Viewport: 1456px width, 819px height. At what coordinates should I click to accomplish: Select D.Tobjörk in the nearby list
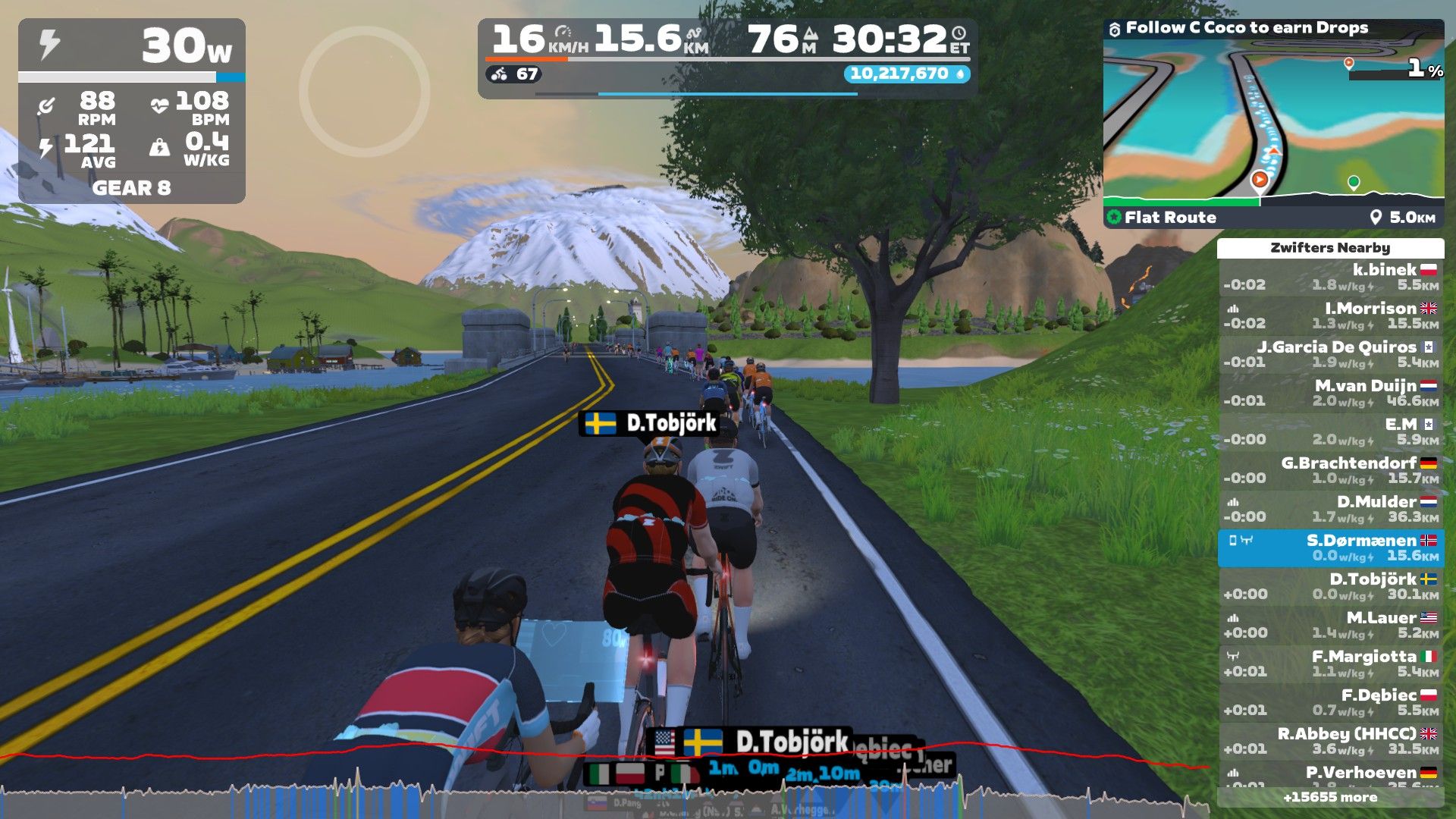[1331, 586]
